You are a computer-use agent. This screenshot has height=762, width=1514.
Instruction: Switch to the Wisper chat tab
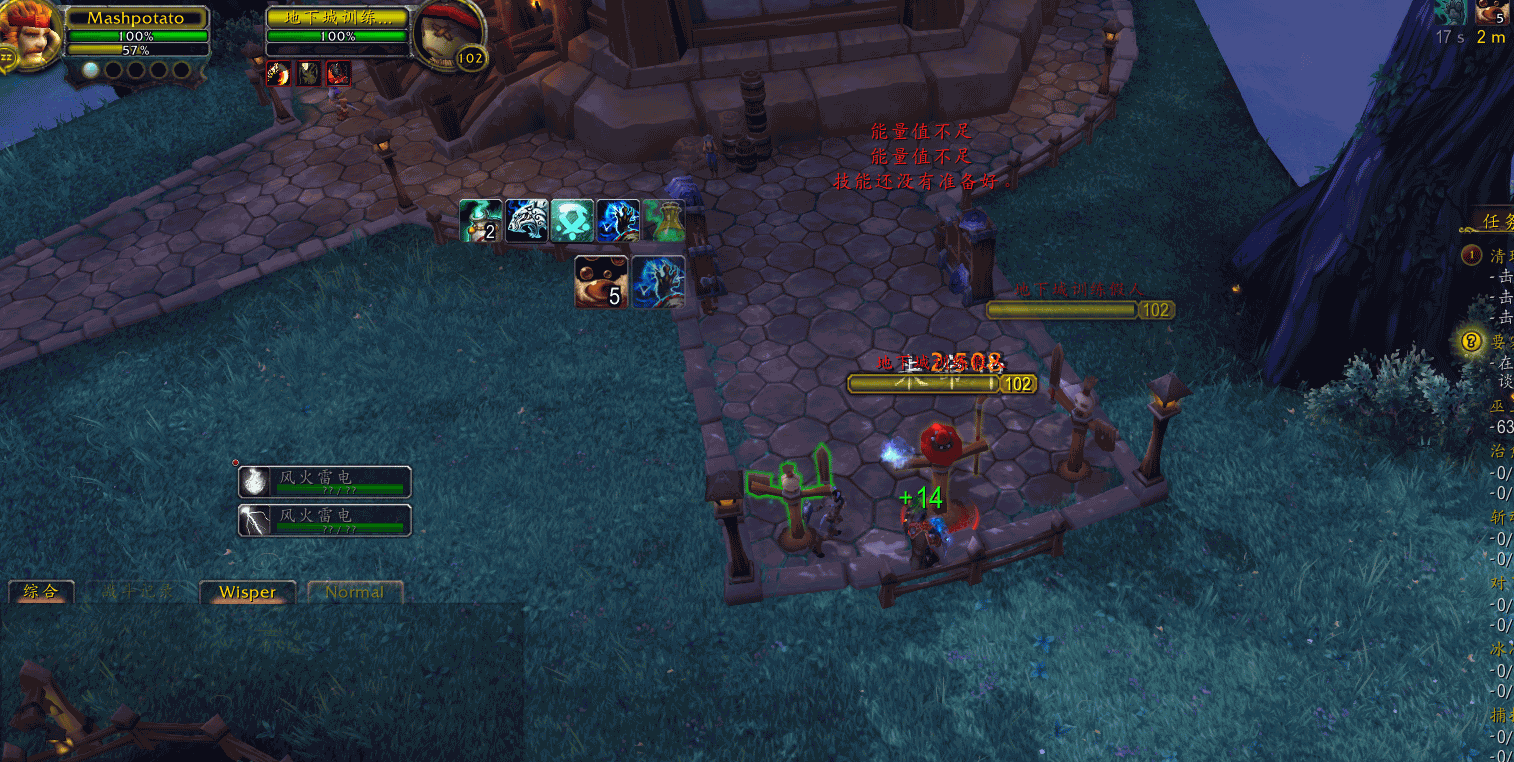pyautogui.click(x=247, y=592)
